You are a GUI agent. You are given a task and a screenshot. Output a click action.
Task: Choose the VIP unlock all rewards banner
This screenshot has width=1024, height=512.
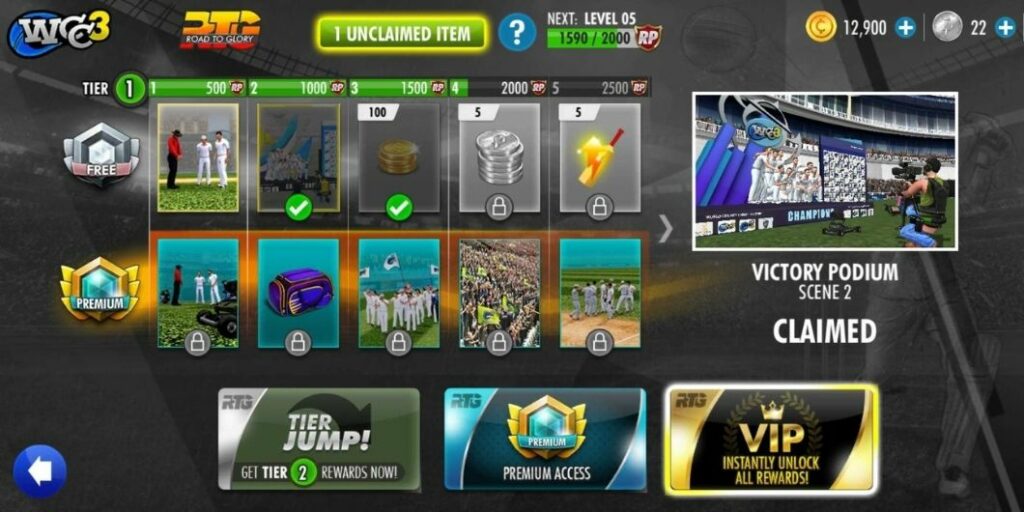[771, 439]
